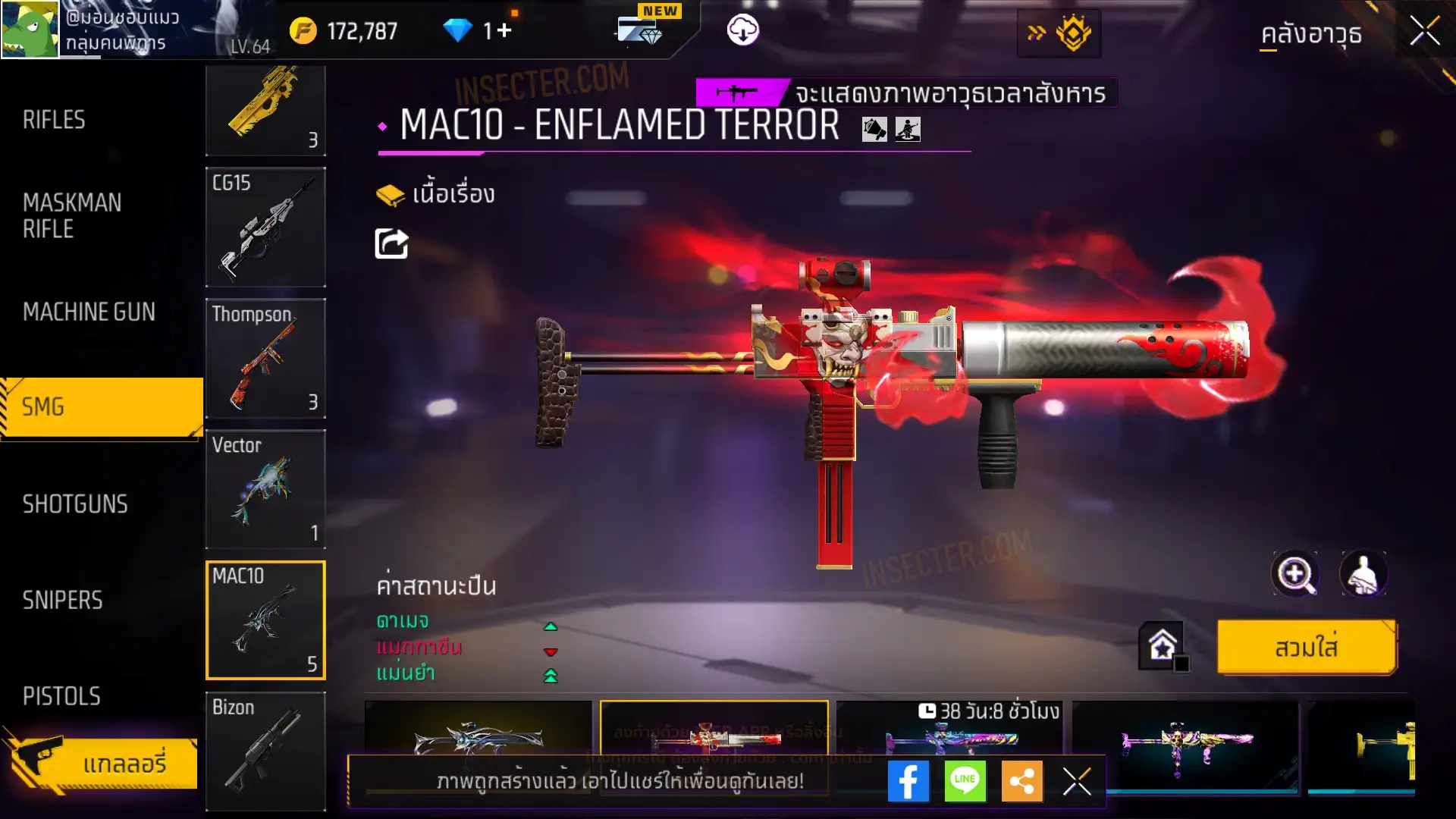The image size is (1456, 819).
Task: Open the PISTOLS category
Action: pos(61,696)
